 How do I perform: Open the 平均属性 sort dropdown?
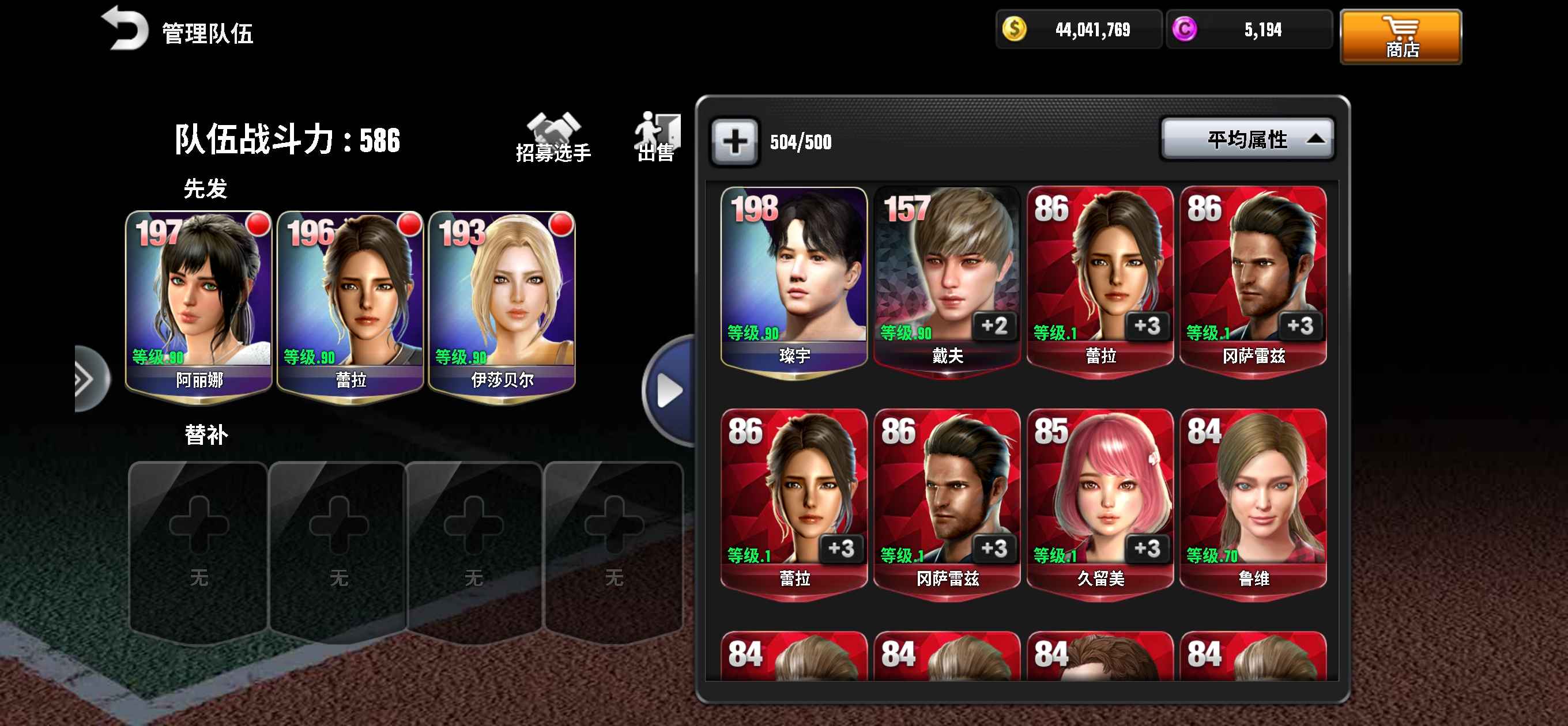(x=1247, y=140)
